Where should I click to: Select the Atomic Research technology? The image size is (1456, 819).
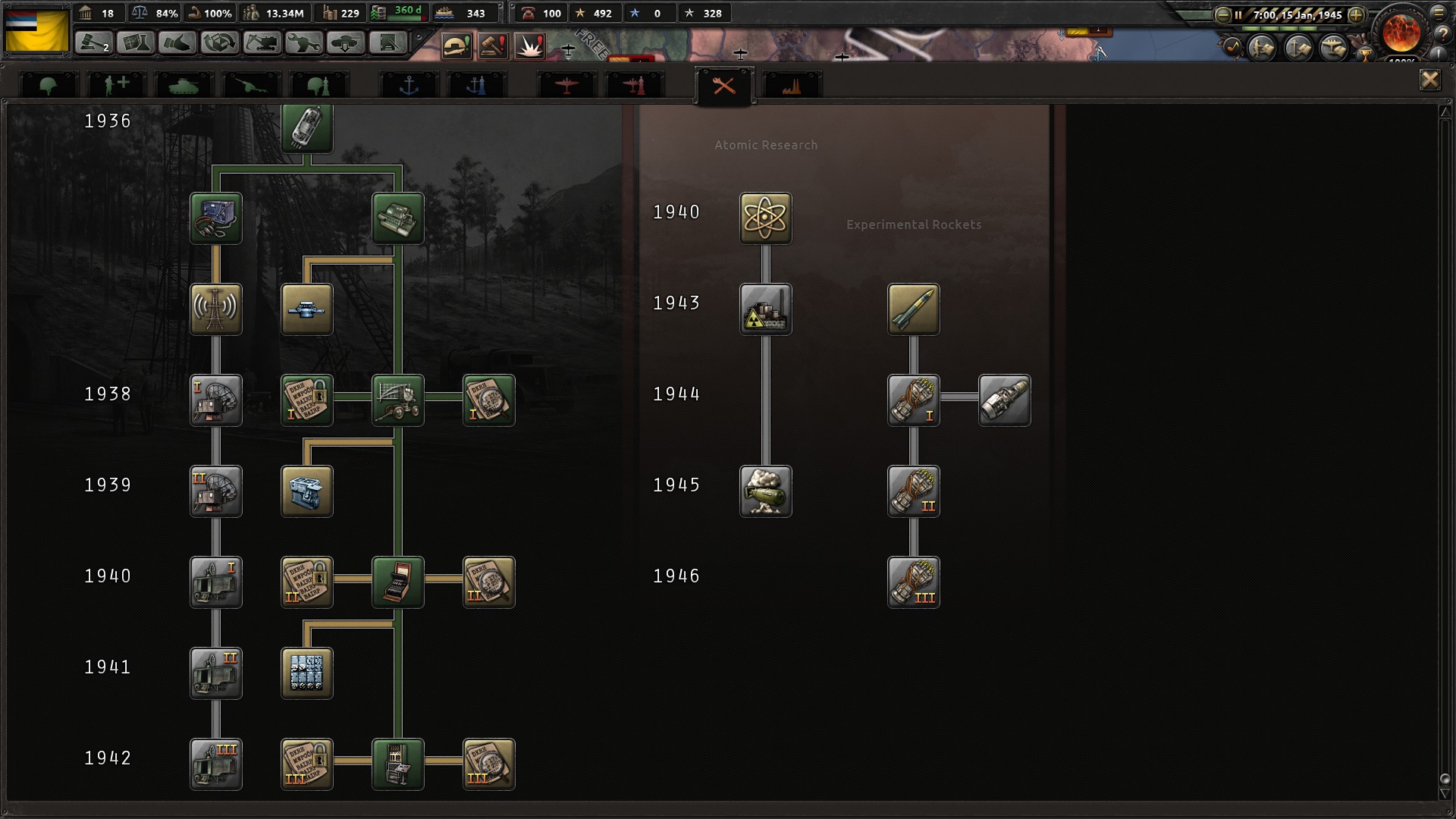(x=766, y=219)
